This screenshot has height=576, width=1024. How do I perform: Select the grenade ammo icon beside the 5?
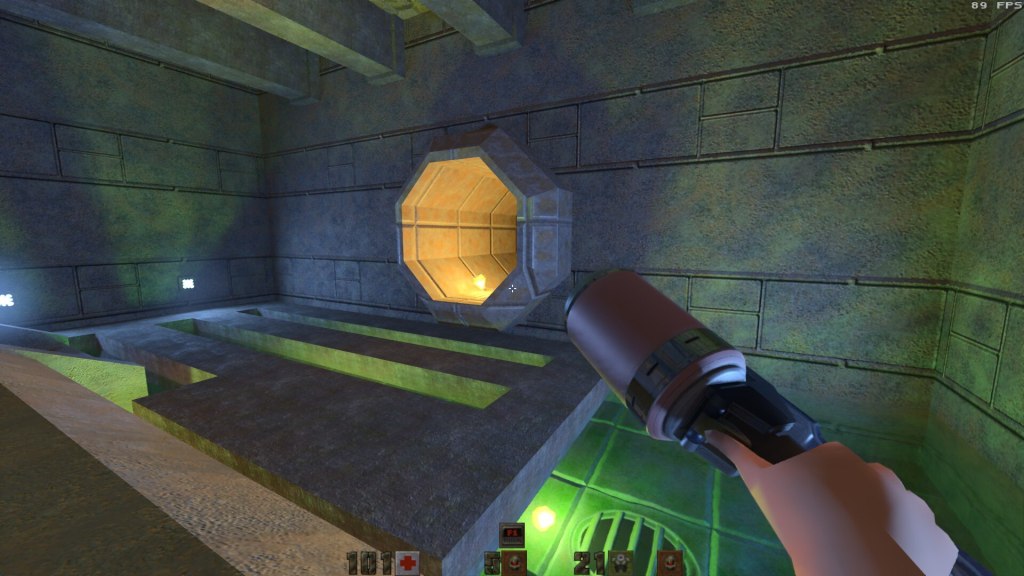pos(513,563)
